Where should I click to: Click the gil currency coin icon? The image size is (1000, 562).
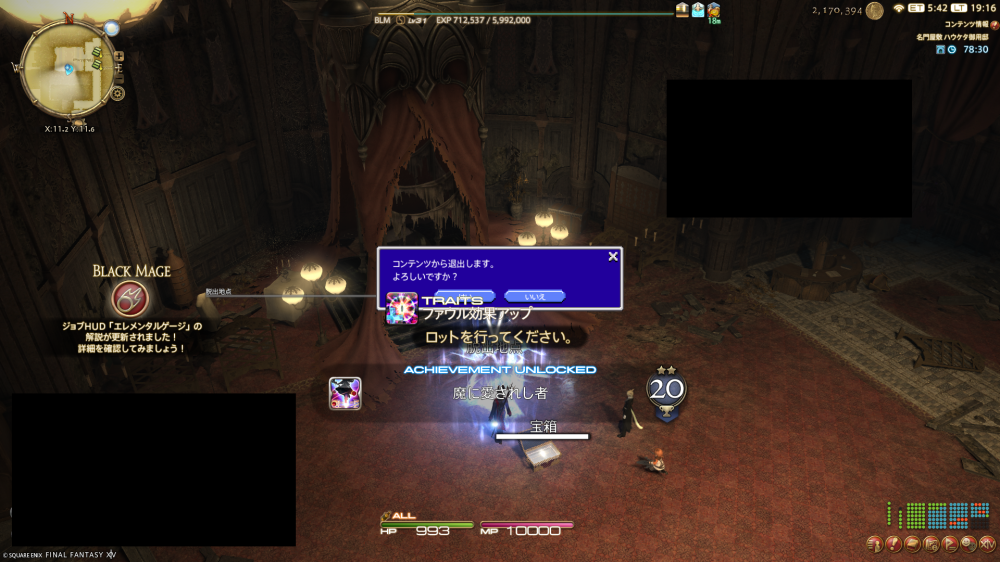click(875, 10)
